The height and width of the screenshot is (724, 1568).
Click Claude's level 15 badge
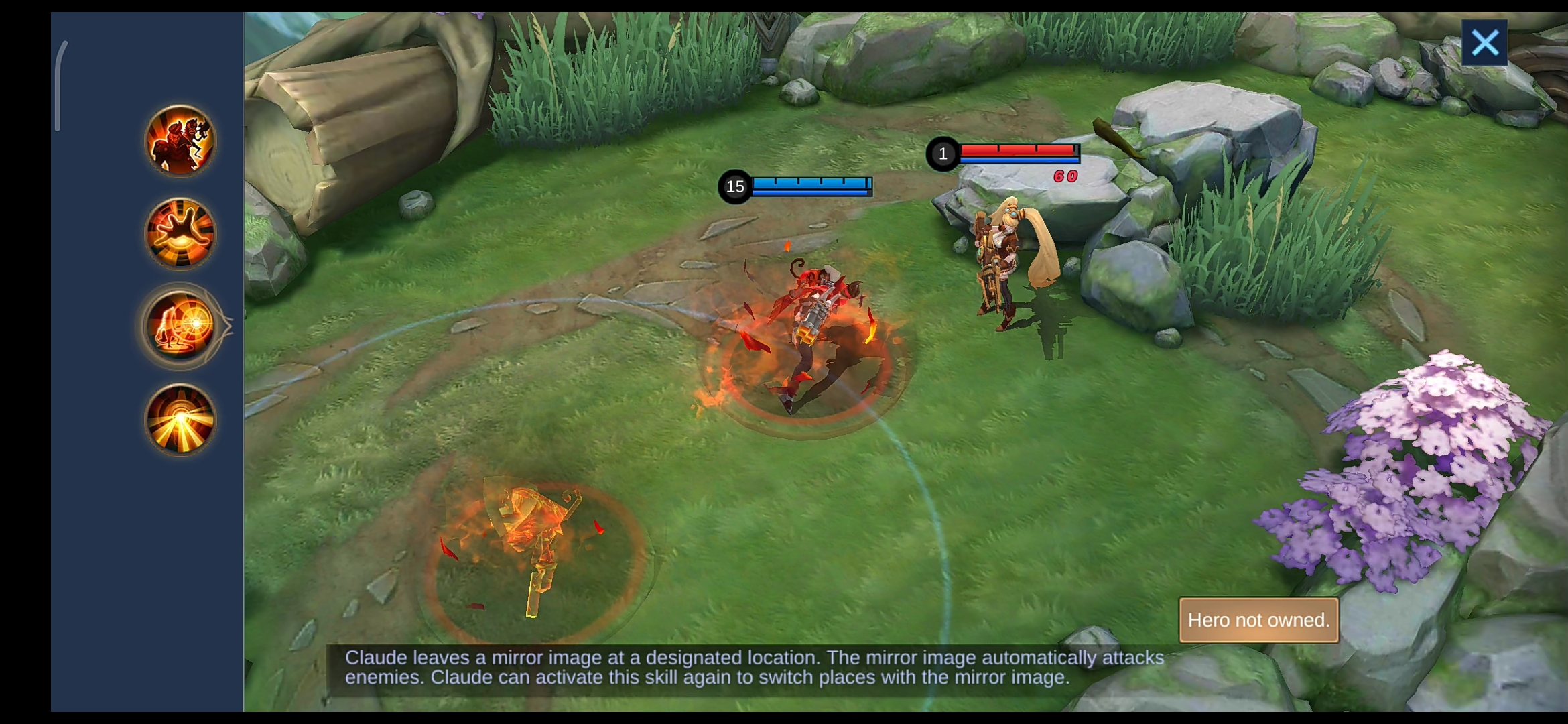(734, 186)
